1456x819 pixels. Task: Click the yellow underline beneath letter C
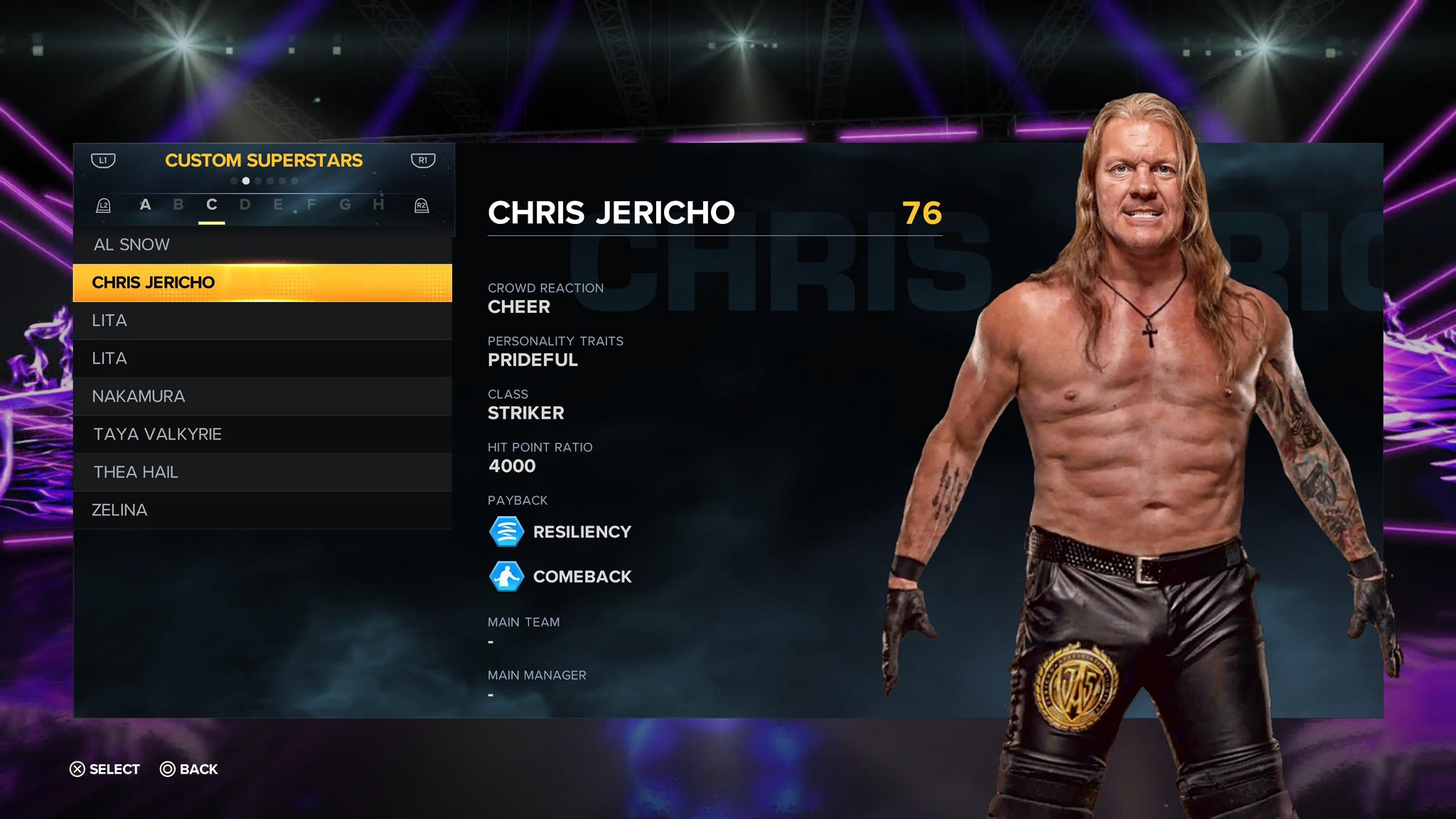tap(210, 223)
